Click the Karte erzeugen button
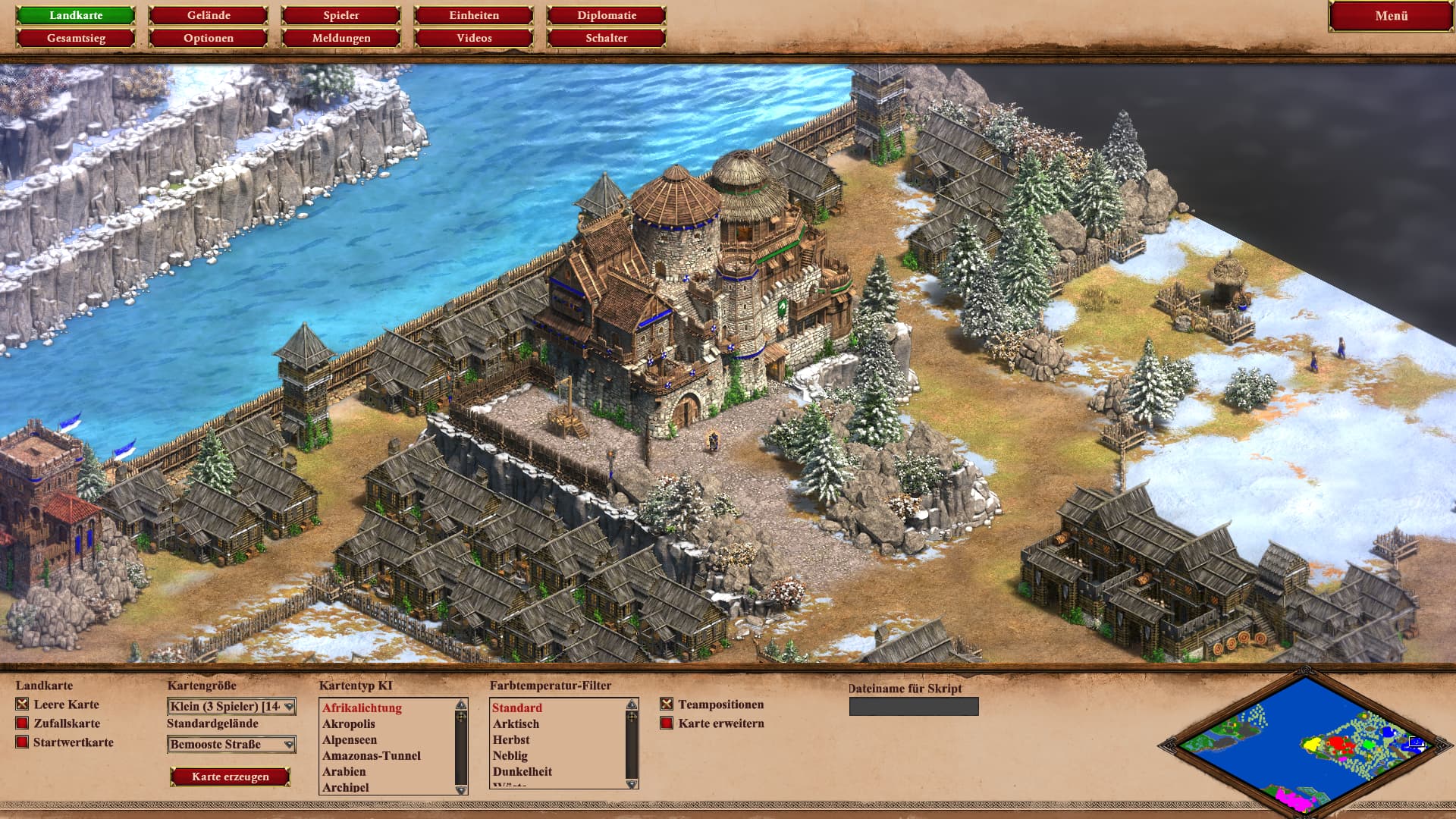Image resolution: width=1456 pixels, height=819 pixels. click(231, 777)
